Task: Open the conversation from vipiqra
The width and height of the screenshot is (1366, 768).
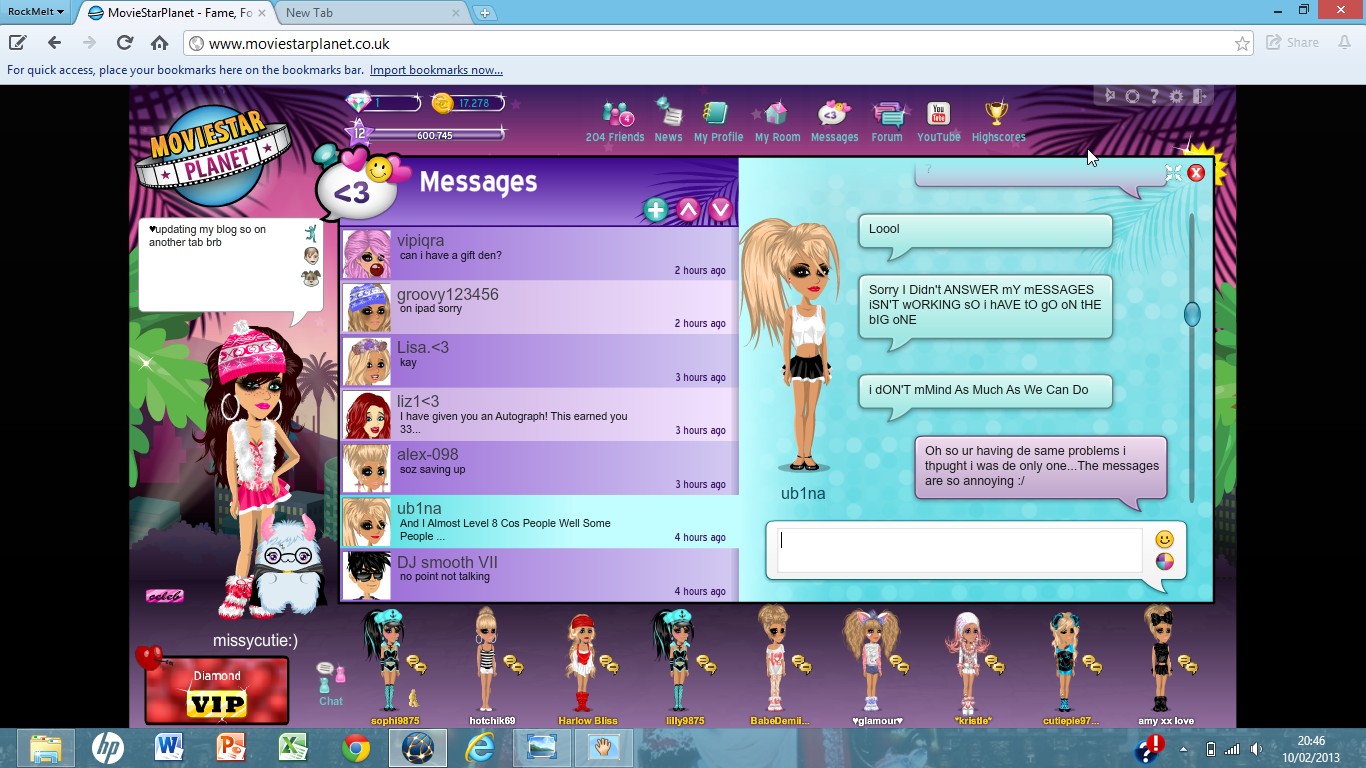Action: 500,254
